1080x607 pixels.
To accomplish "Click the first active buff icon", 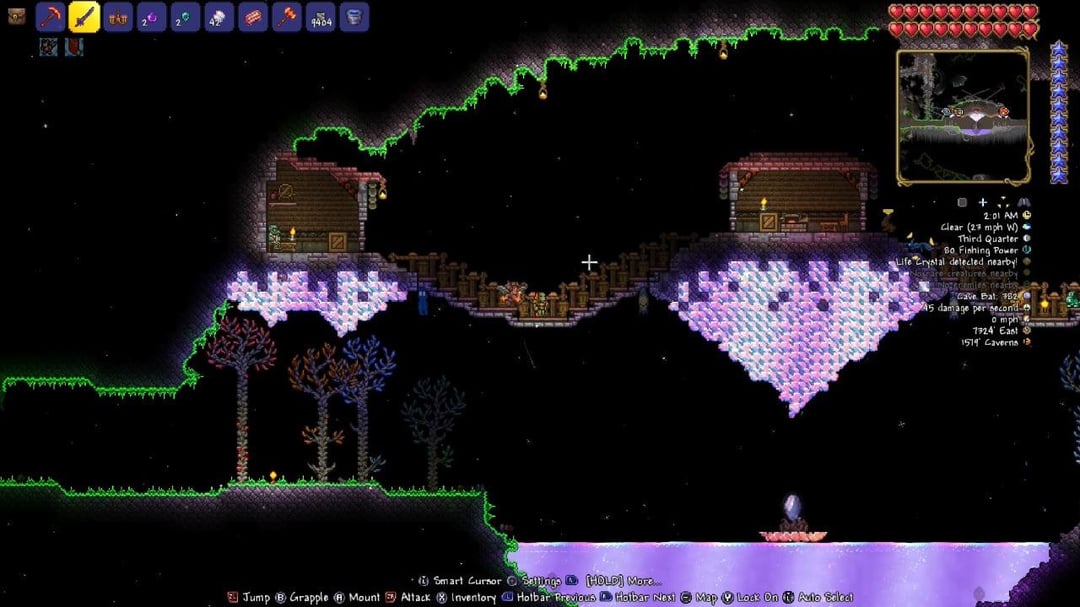I will coord(49,46).
